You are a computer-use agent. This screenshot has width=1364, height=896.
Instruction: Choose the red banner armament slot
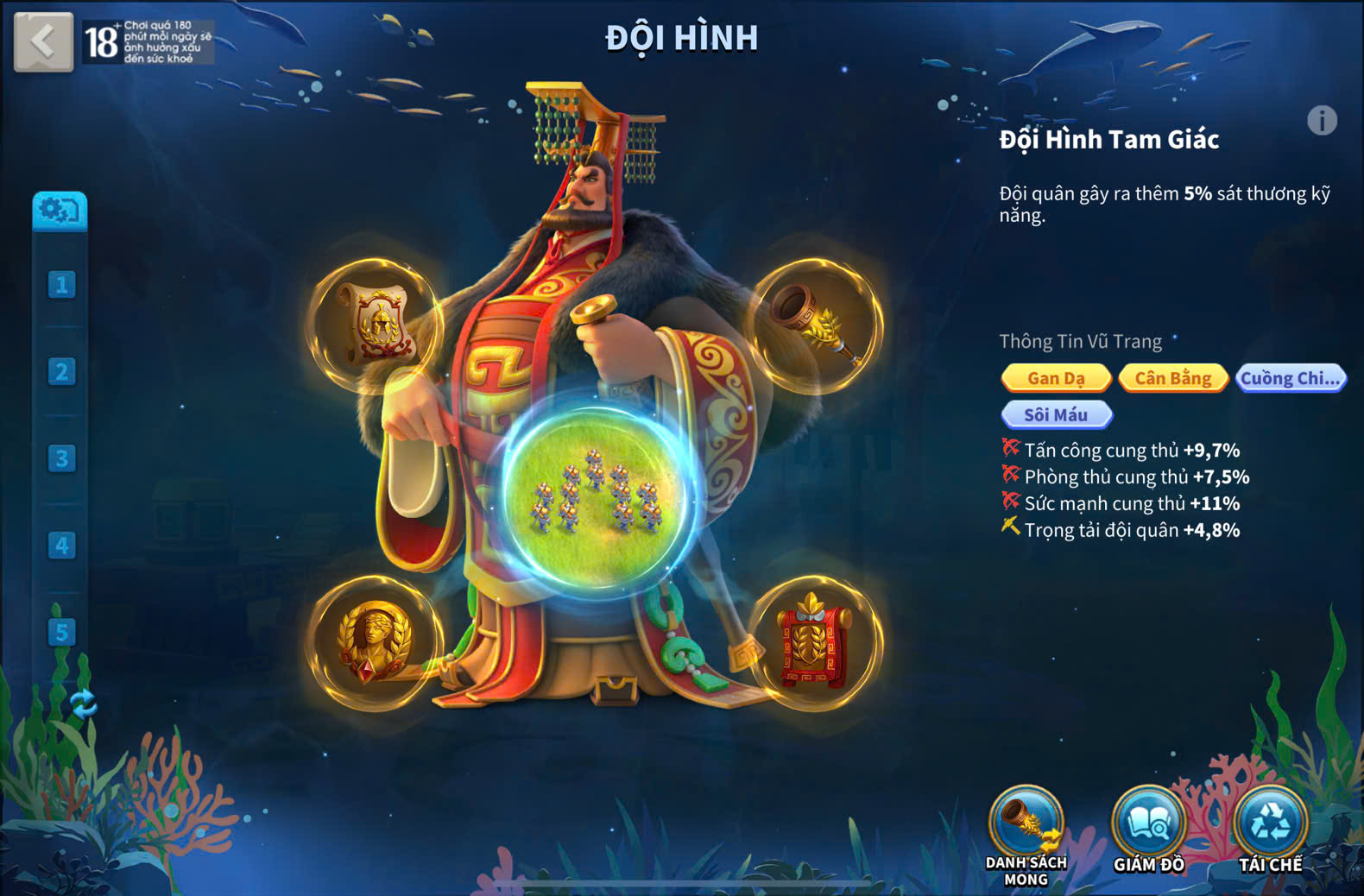pyautogui.click(x=815, y=642)
